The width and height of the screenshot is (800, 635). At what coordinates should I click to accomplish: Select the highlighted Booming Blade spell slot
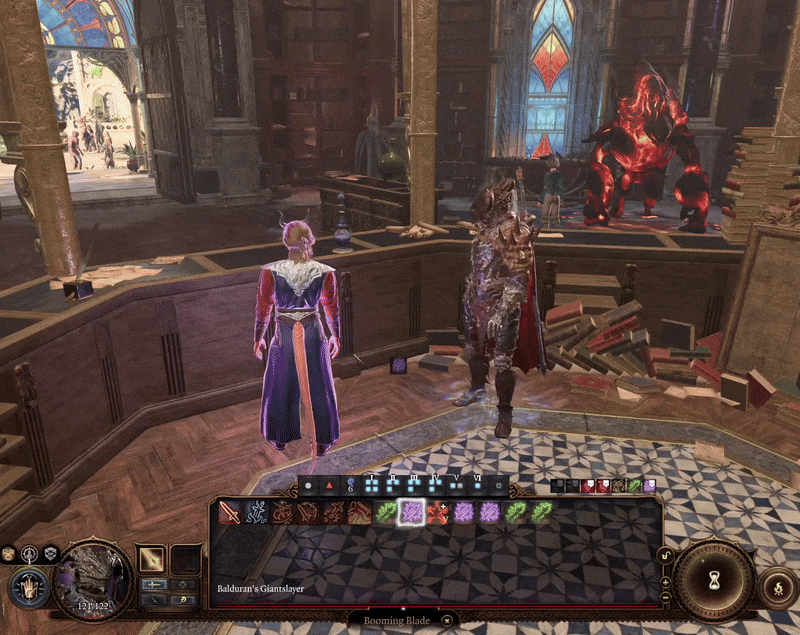[x=411, y=512]
